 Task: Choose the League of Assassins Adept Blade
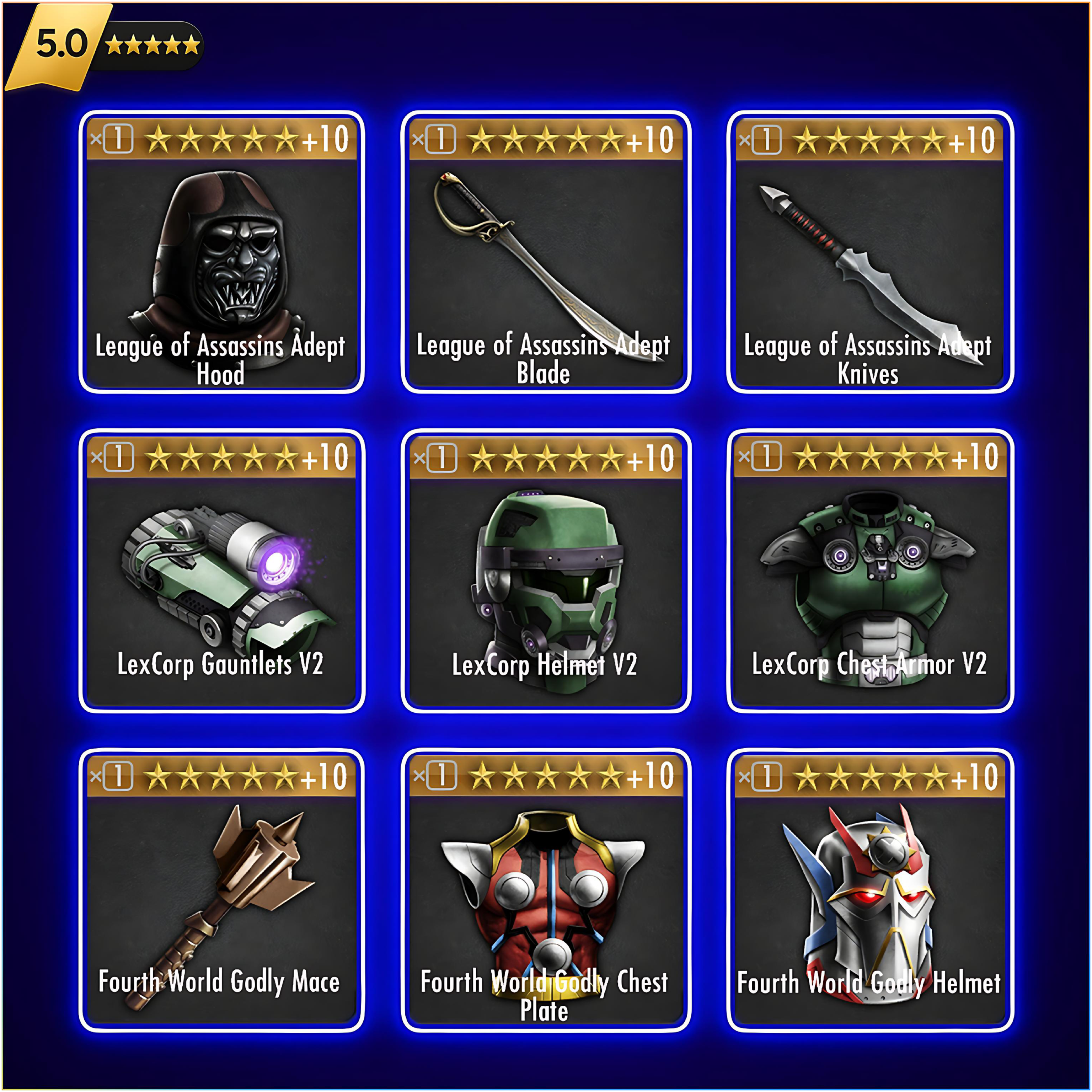click(x=545, y=252)
